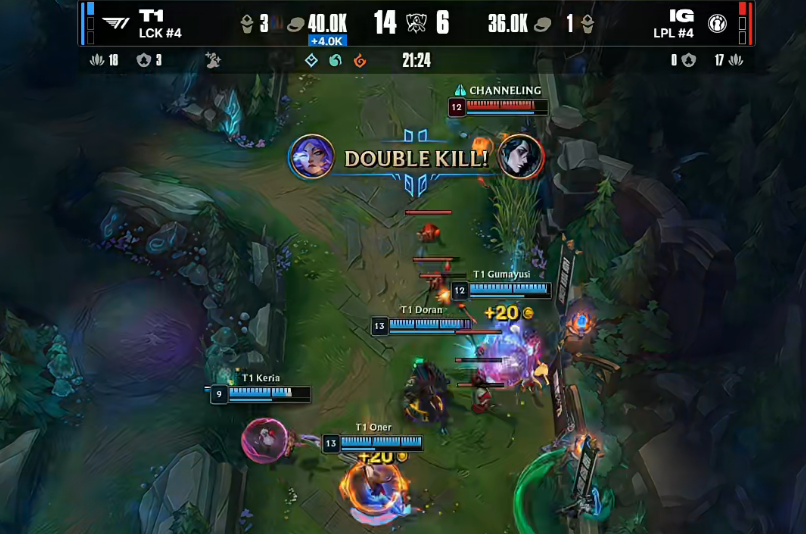Click the dark-haired victim portrait in the Double Kill banner
Viewport: 806px width, 534px height.
pos(521,157)
